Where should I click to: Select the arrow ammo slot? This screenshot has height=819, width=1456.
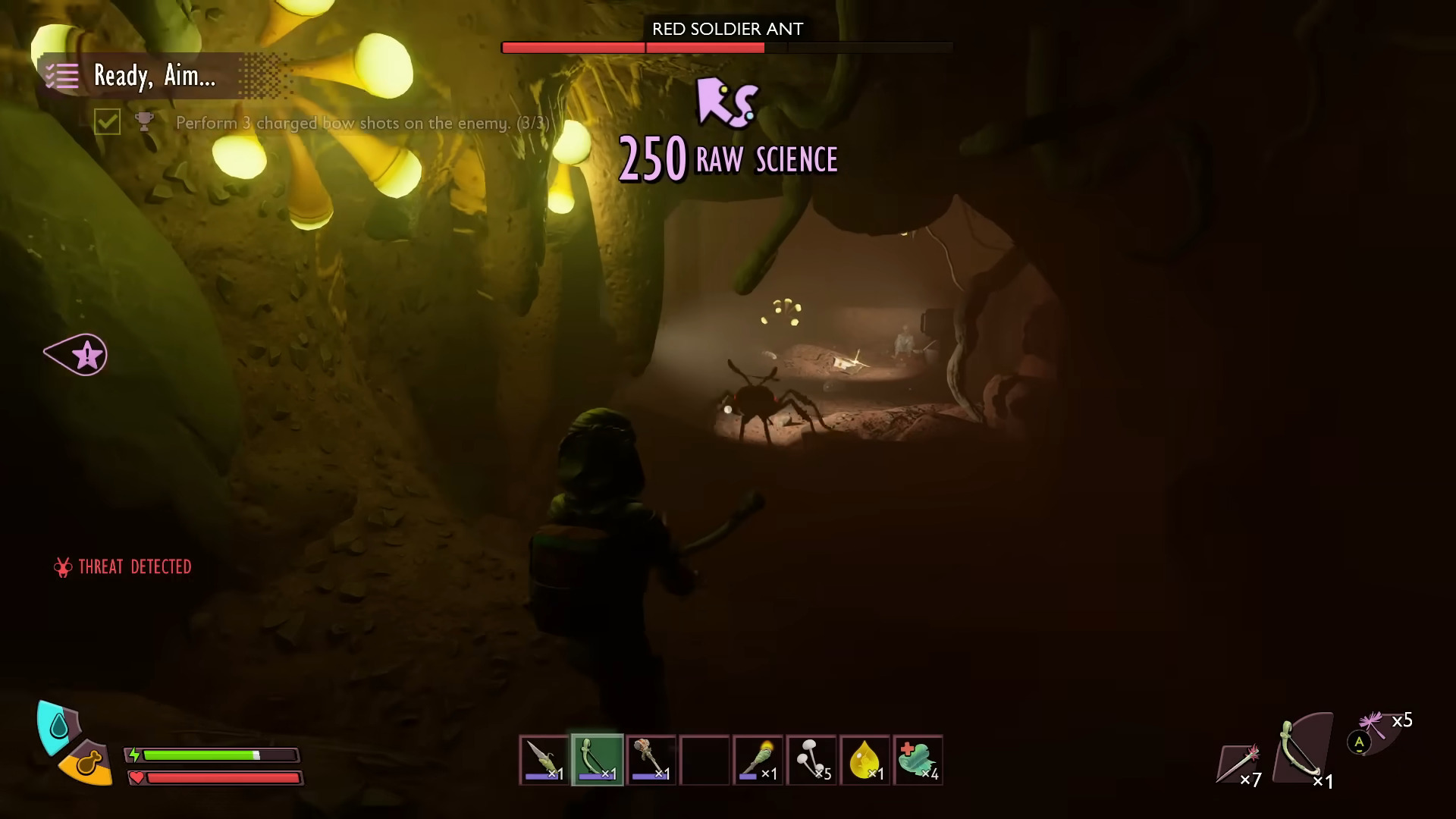[1239, 763]
